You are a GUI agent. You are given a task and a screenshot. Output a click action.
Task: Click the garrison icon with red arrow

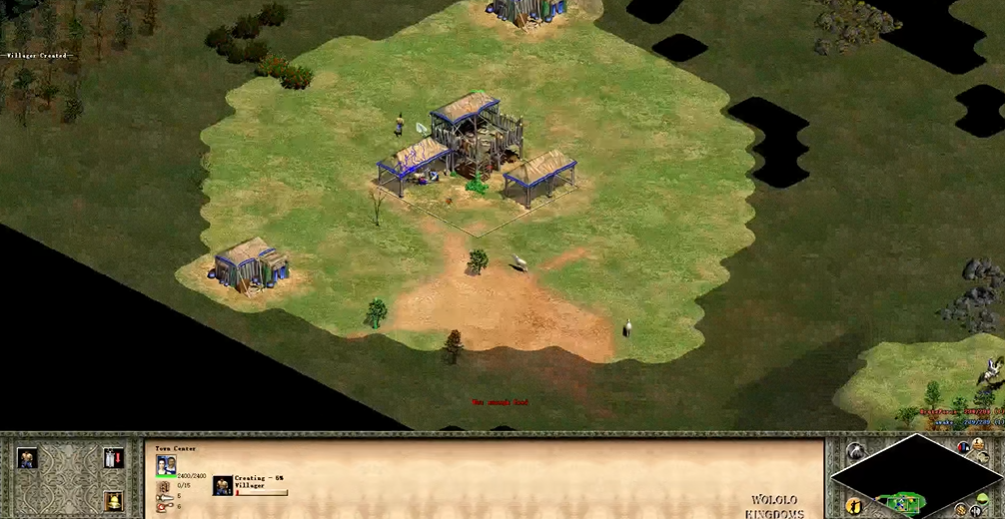click(x=113, y=458)
